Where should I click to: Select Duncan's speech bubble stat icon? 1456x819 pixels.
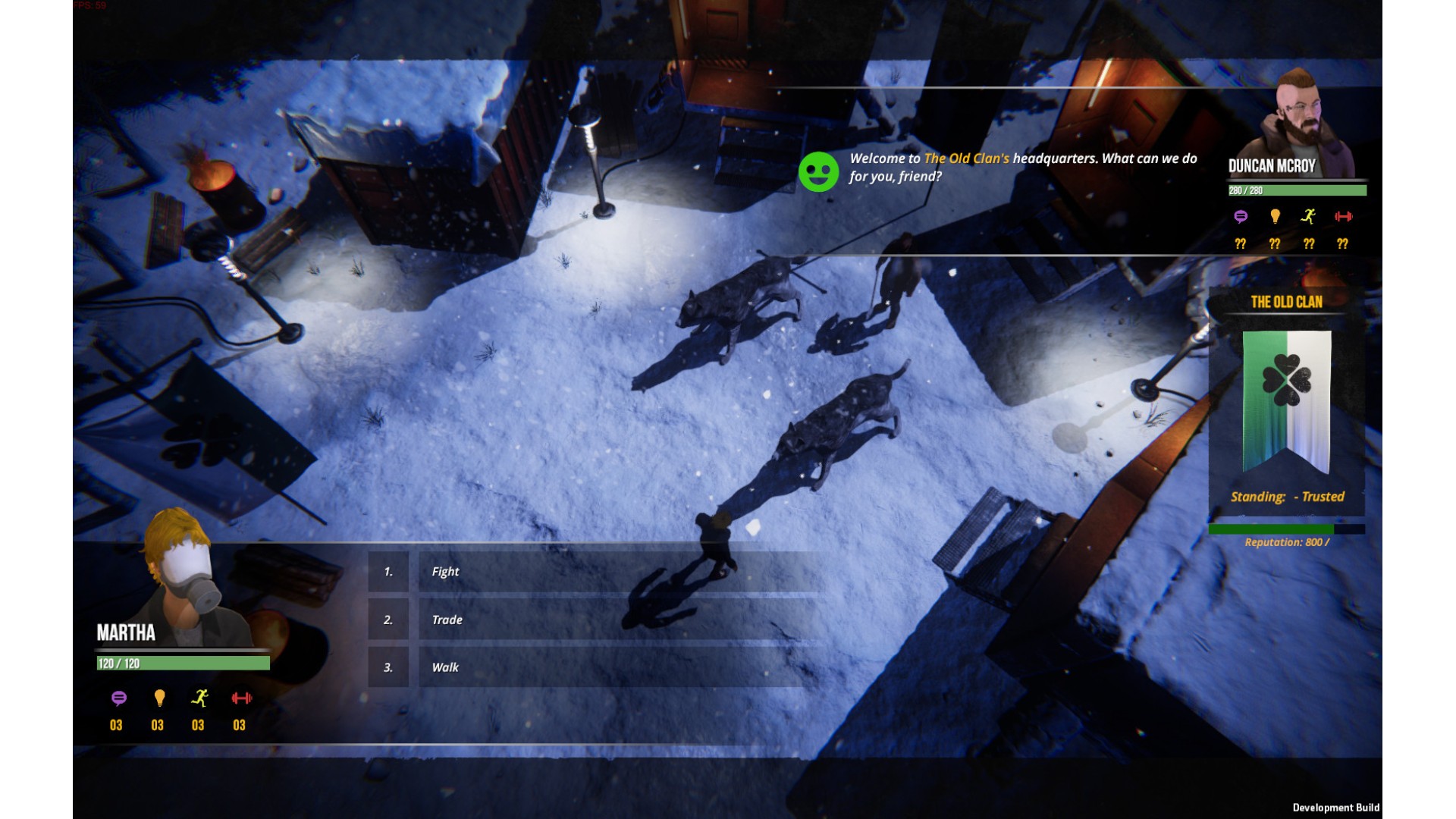[x=1241, y=217]
